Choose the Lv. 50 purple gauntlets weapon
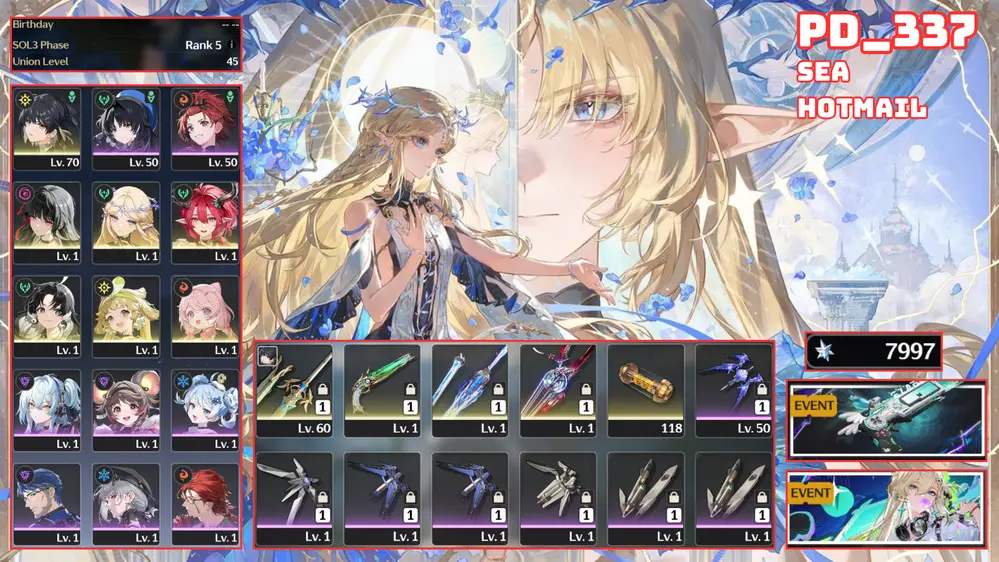The image size is (999, 562). click(733, 390)
